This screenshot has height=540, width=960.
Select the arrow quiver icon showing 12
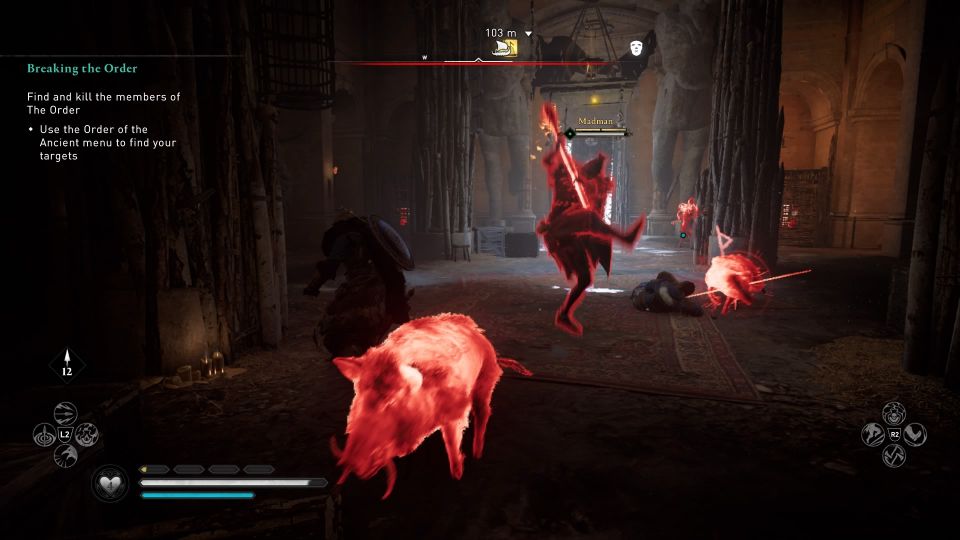point(67,365)
